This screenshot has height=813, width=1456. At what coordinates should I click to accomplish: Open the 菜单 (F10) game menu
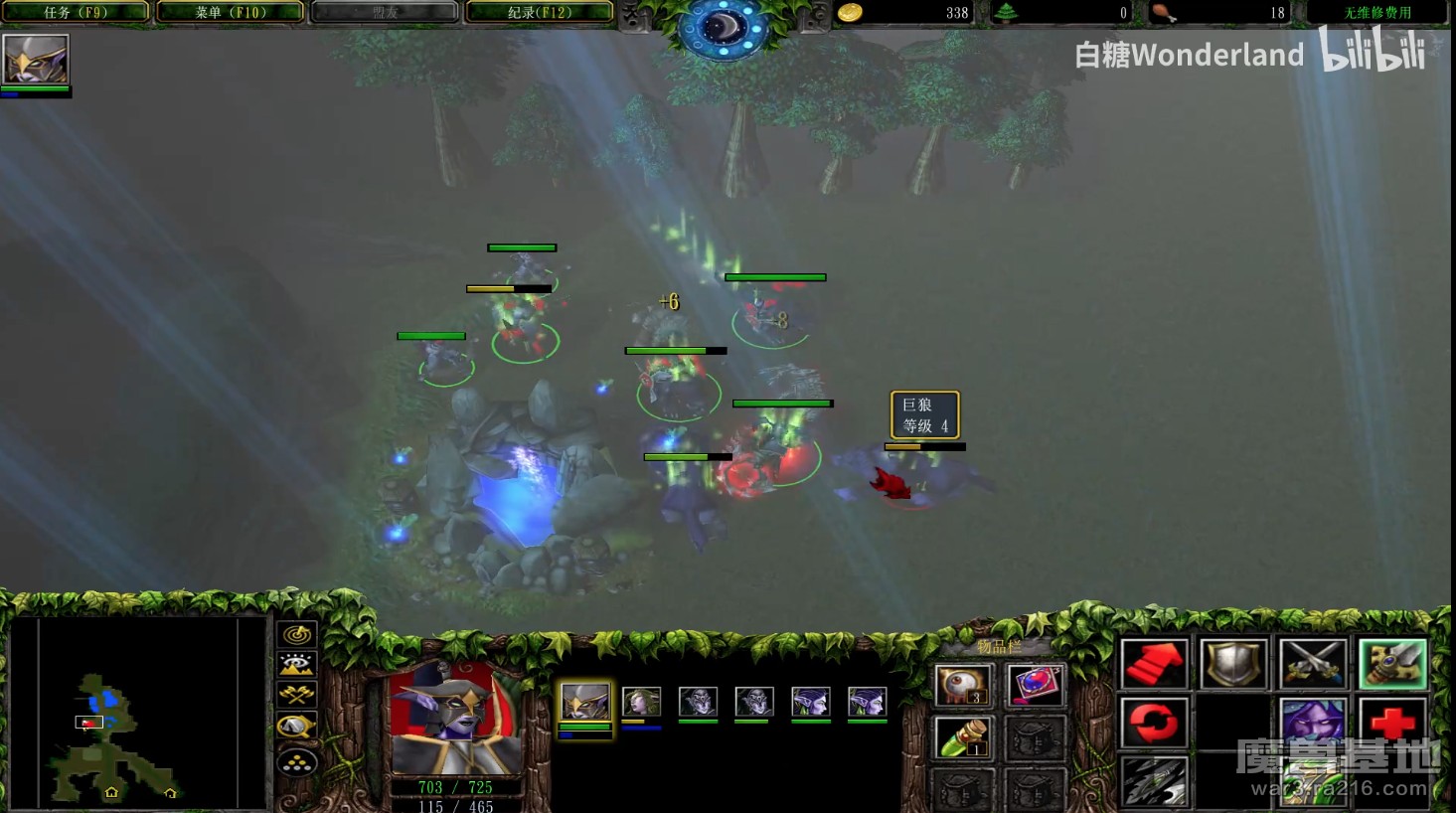[x=231, y=13]
